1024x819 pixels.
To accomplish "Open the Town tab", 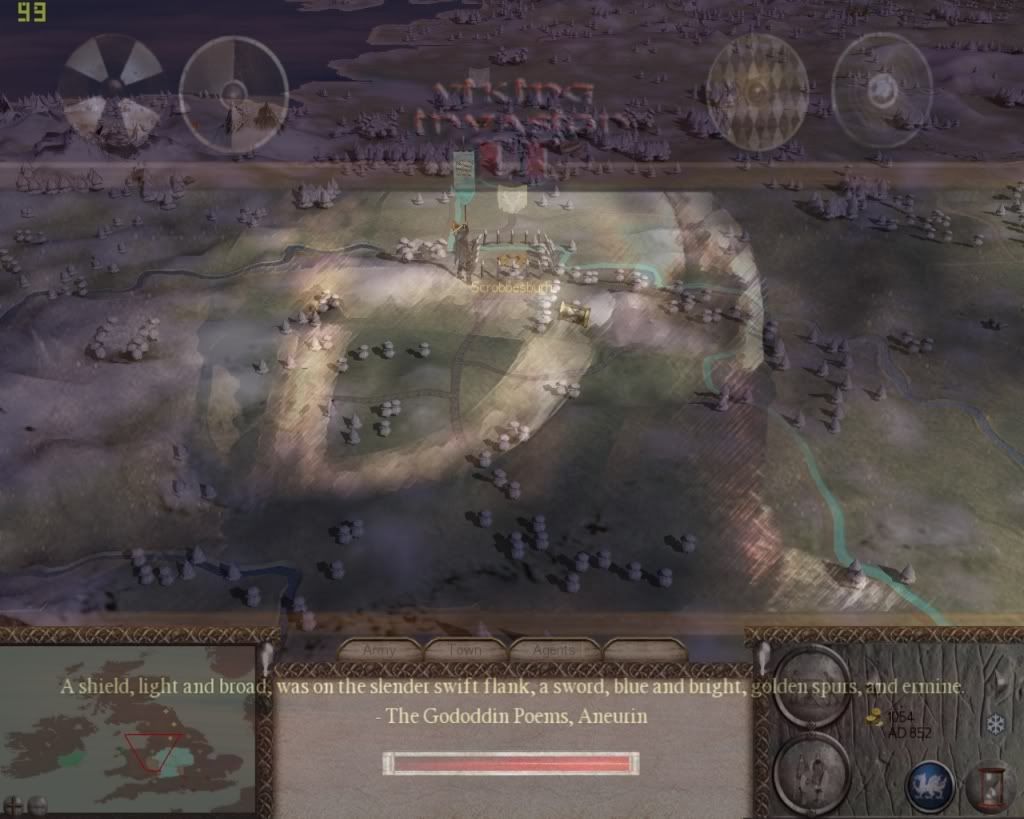I will pos(465,650).
